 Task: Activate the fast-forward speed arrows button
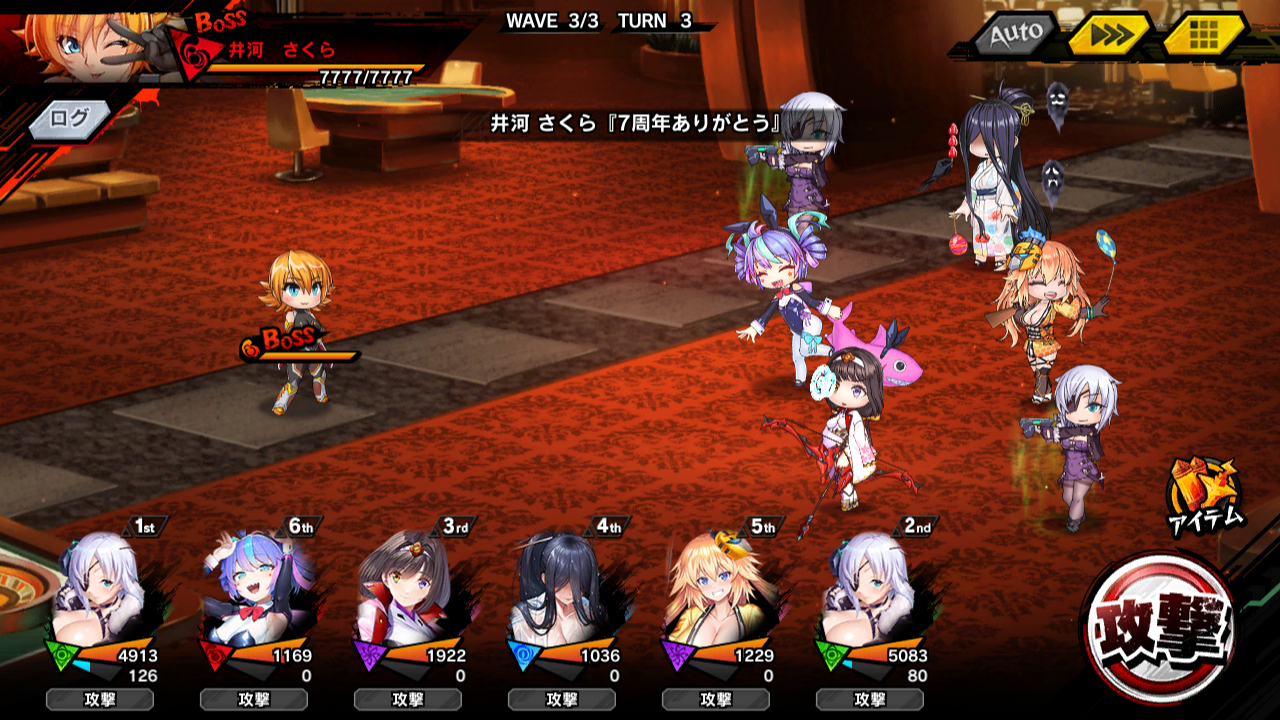[x=1108, y=36]
